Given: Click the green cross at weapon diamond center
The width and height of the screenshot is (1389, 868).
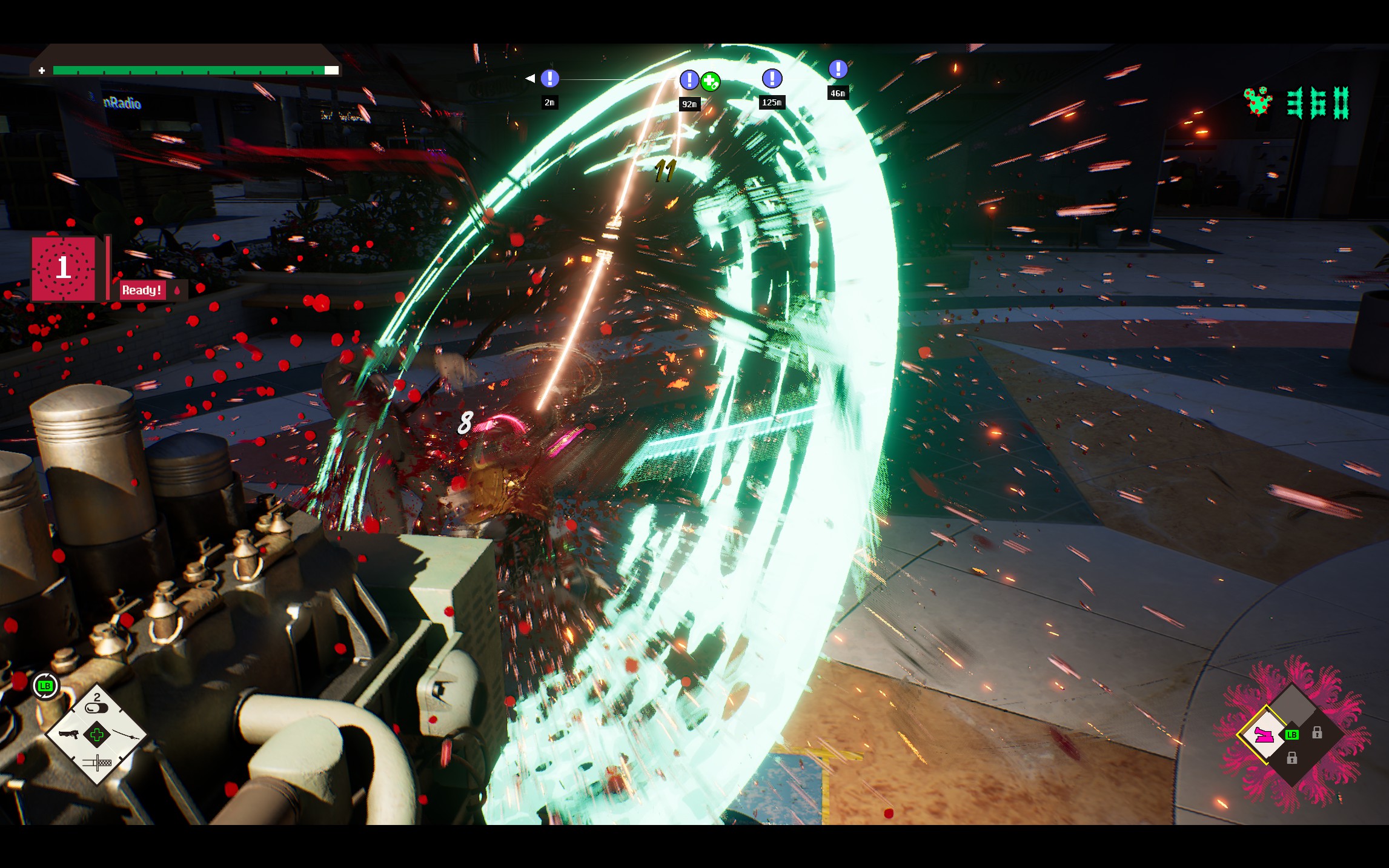Looking at the screenshot, I should click(97, 735).
